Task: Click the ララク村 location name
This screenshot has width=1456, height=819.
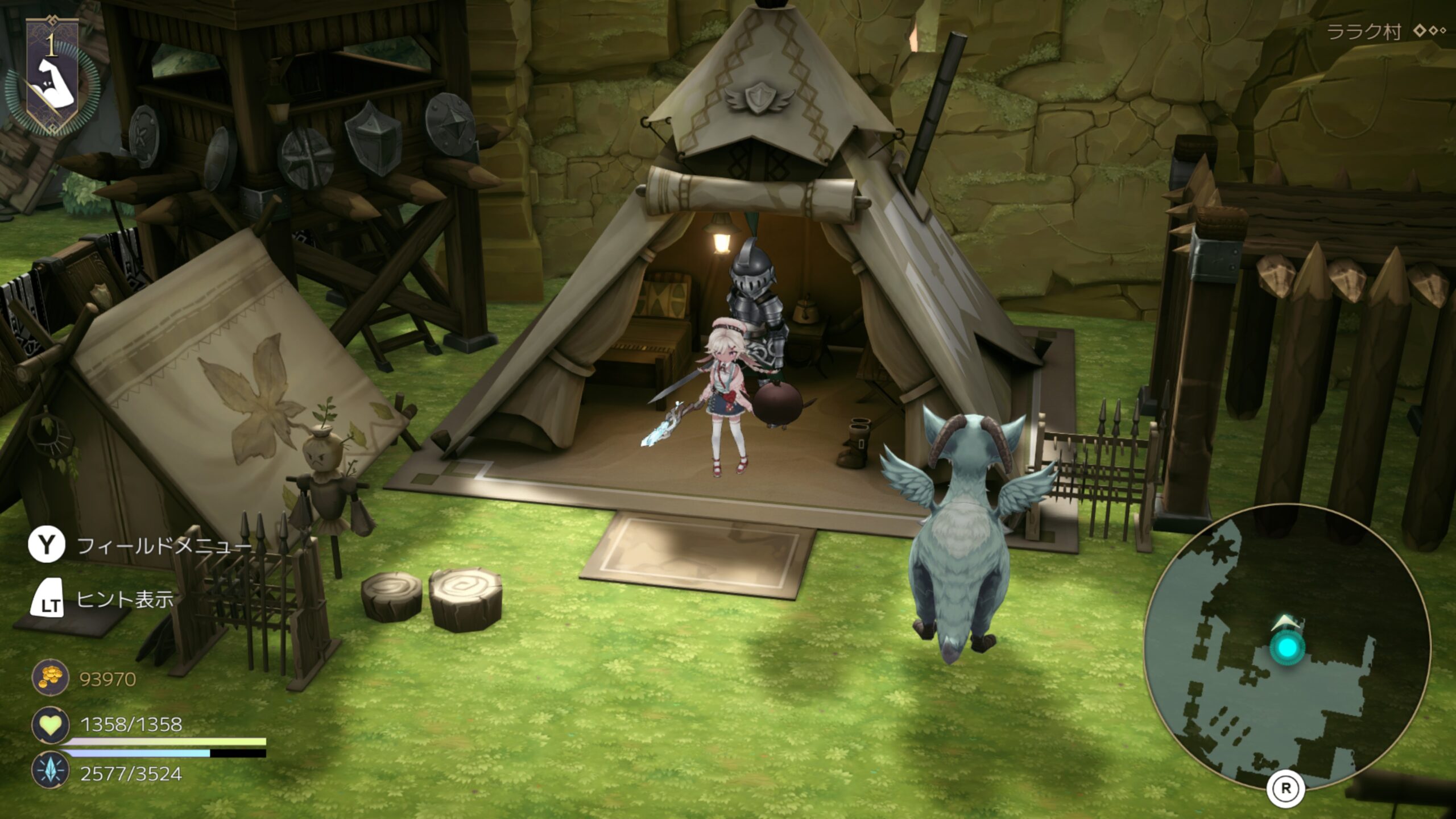Action: coord(1363,32)
